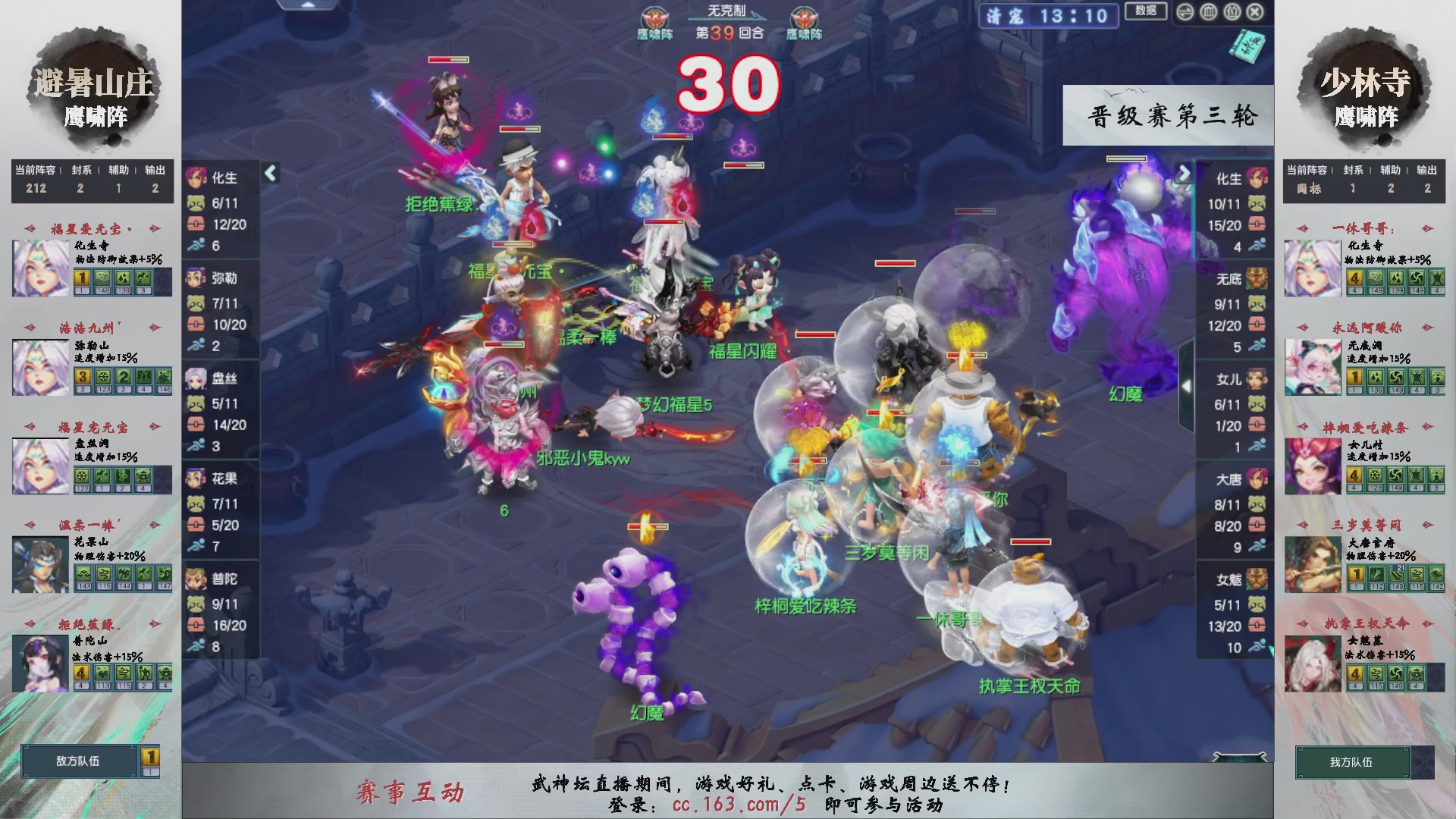Select the 仙 circular icon in top toolbar
The image size is (1456, 819).
coord(1232,12)
